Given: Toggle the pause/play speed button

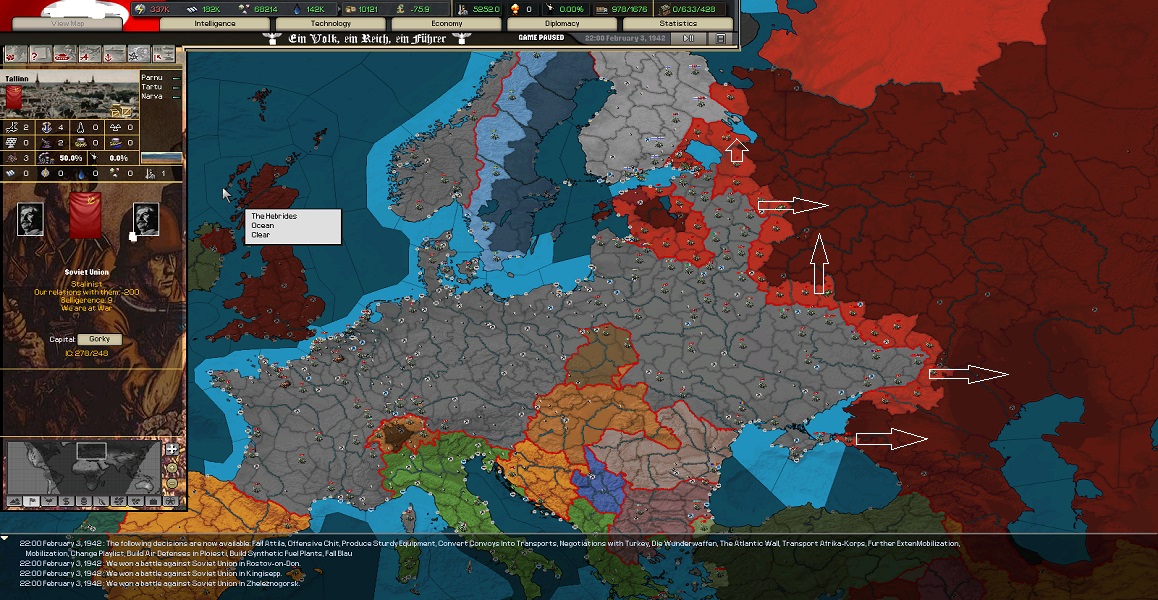Looking at the screenshot, I should (689, 38).
